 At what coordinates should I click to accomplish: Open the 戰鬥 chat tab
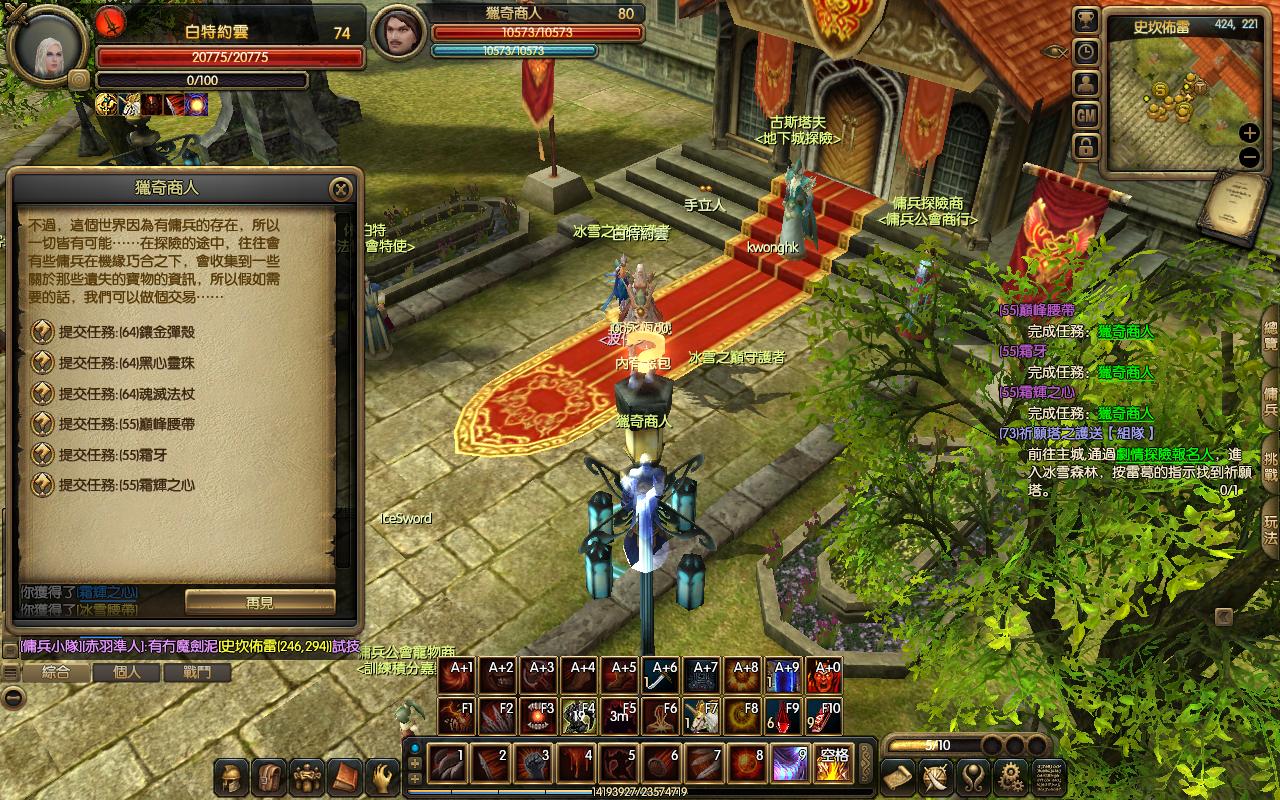pos(197,672)
